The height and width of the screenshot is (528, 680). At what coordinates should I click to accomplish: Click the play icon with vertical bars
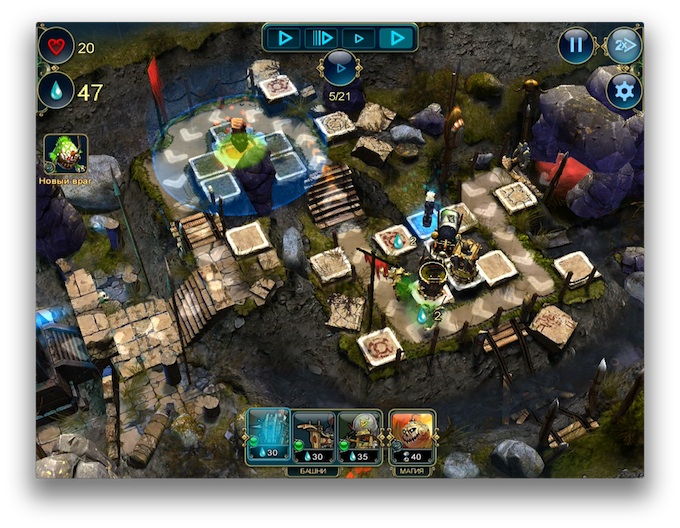pyautogui.click(x=320, y=39)
